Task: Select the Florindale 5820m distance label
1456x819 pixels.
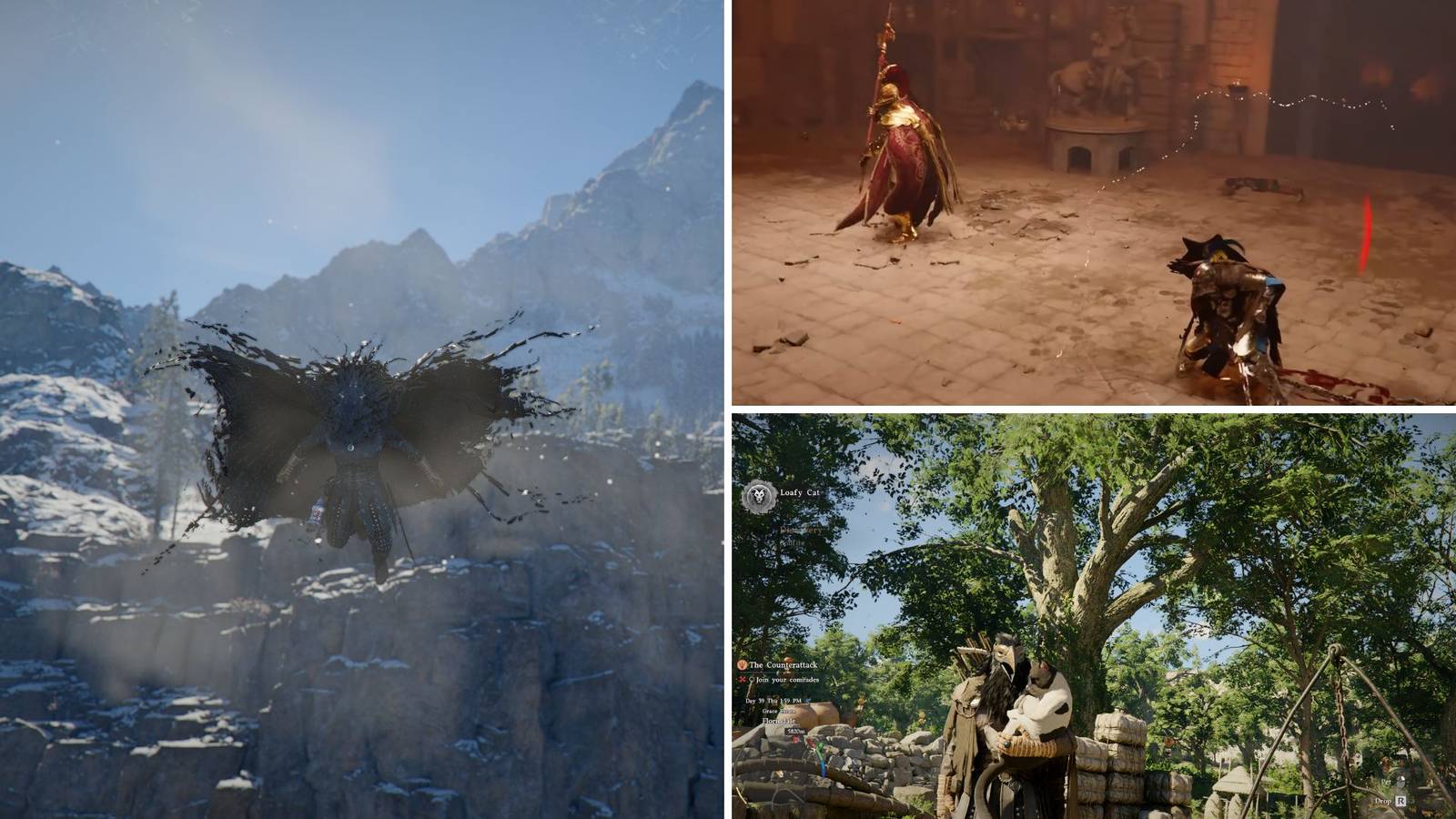Action: [796, 731]
